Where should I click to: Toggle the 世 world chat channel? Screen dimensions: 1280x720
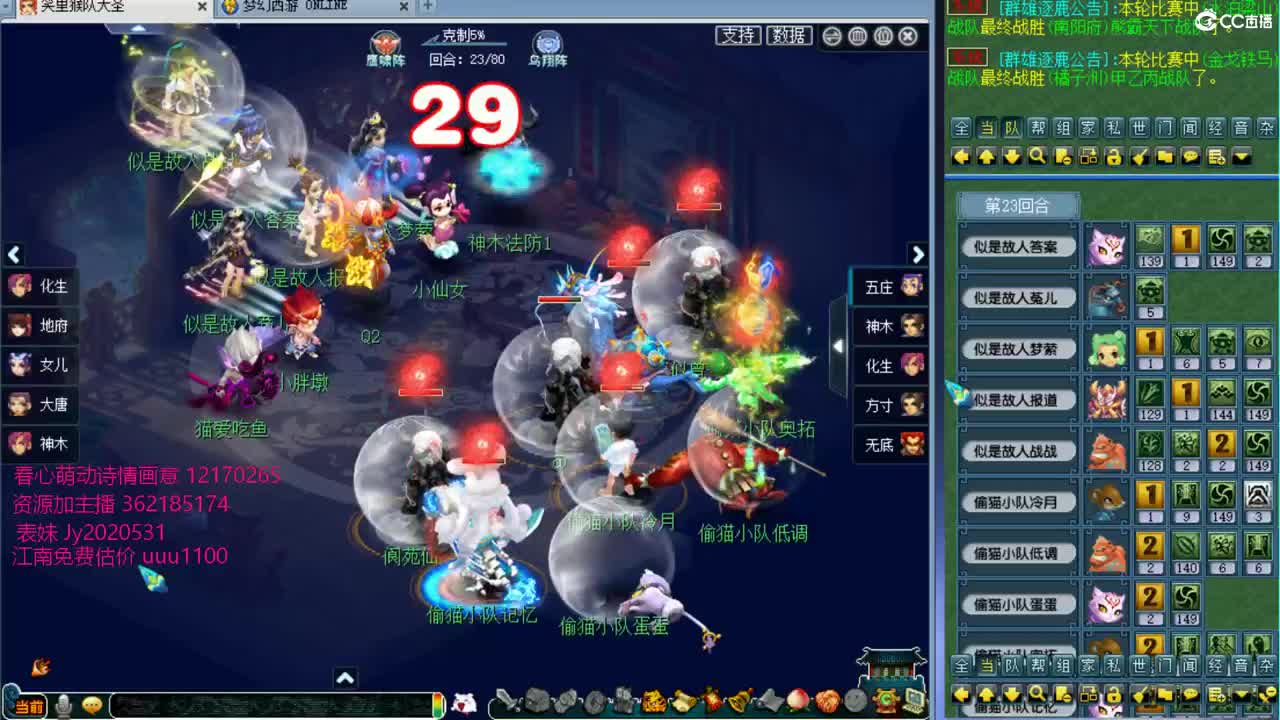click(x=1137, y=131)
